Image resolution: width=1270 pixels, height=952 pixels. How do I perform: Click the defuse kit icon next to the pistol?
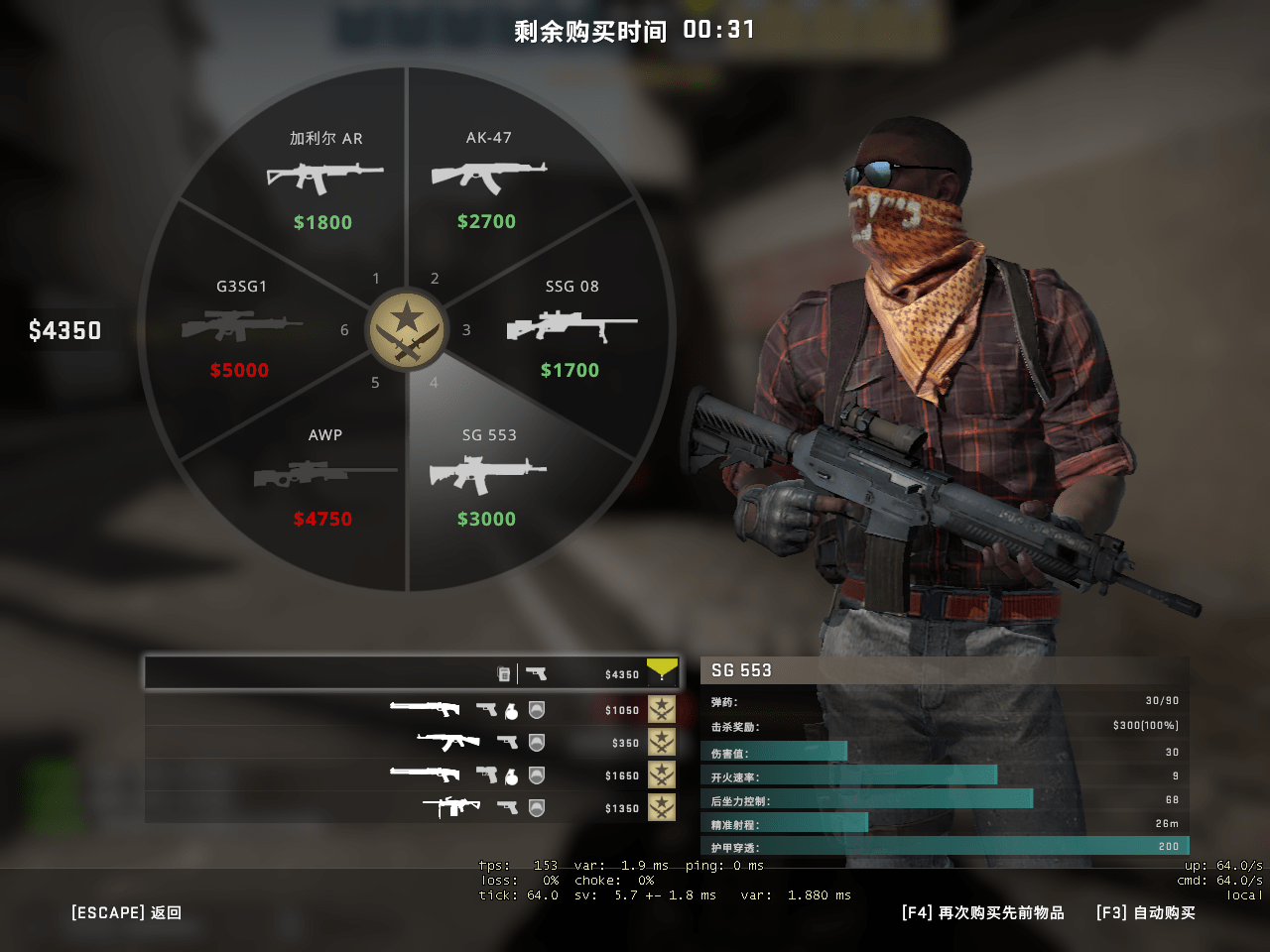coord(504,672)
